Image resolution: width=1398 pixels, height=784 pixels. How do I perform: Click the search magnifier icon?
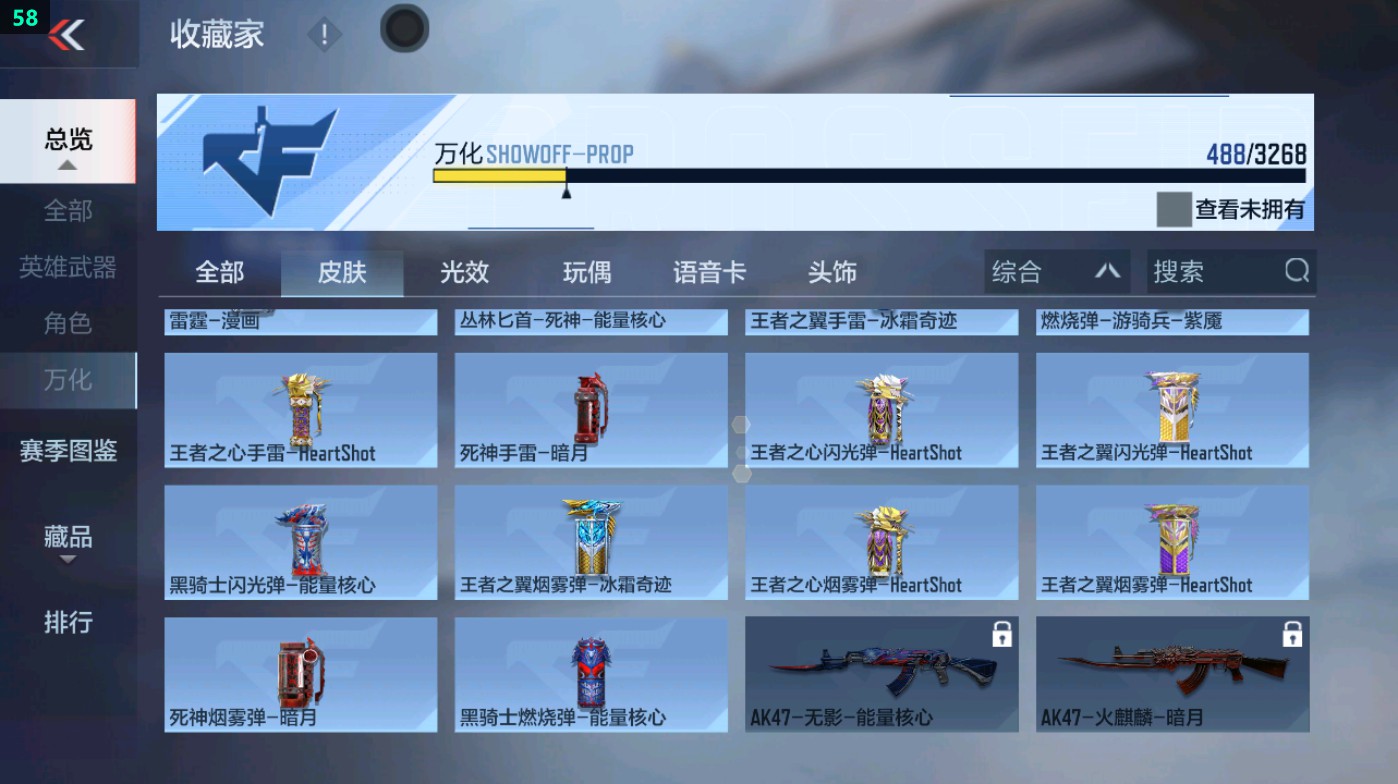[1297, 271]
